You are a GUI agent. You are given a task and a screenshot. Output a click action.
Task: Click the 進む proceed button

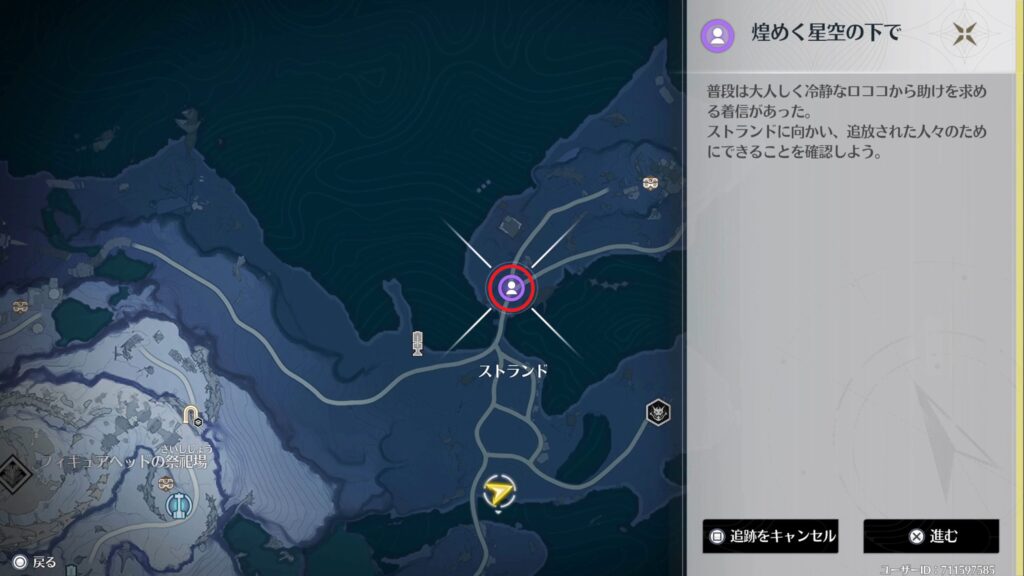click(x=931, y=536)
